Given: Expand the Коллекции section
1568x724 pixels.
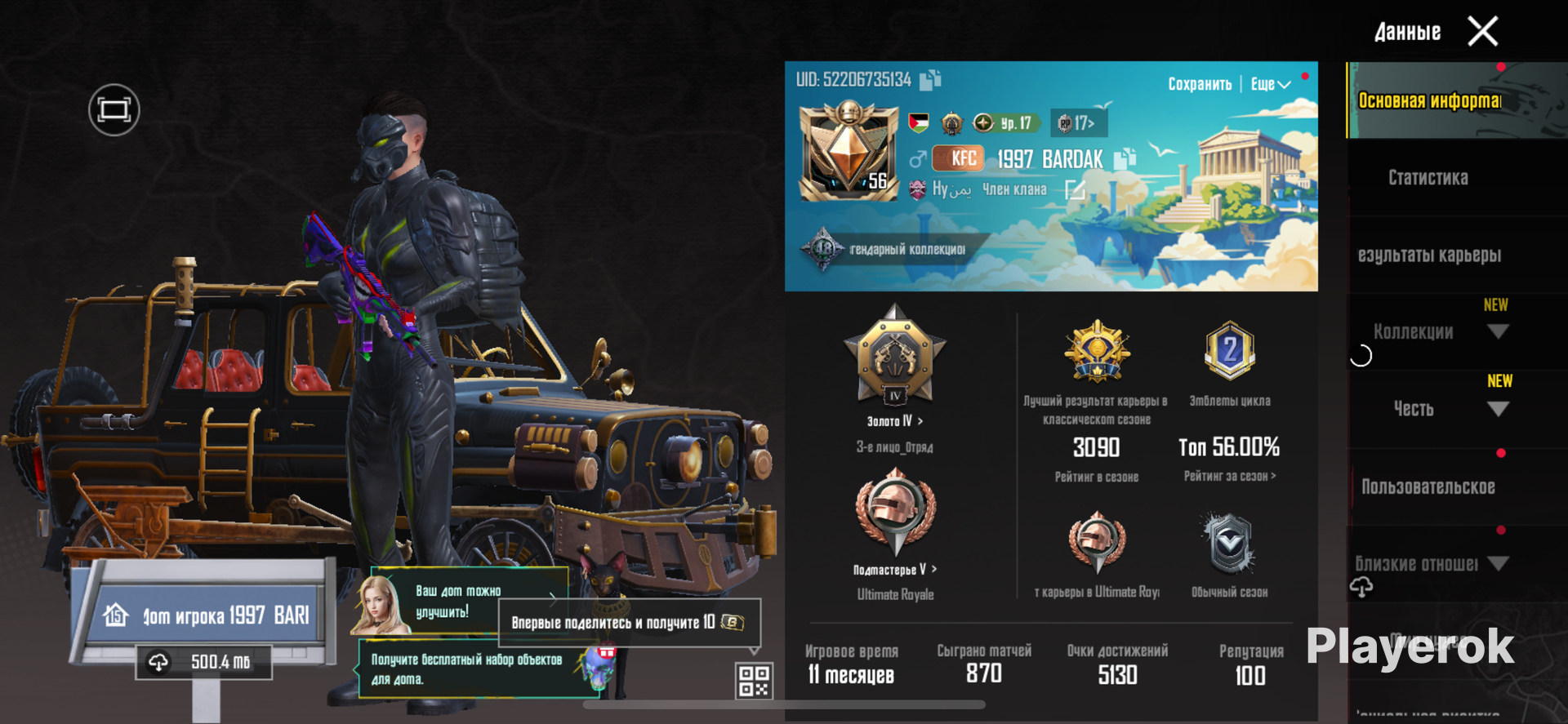Looking at the screenshot, I should pos(1497,331).
